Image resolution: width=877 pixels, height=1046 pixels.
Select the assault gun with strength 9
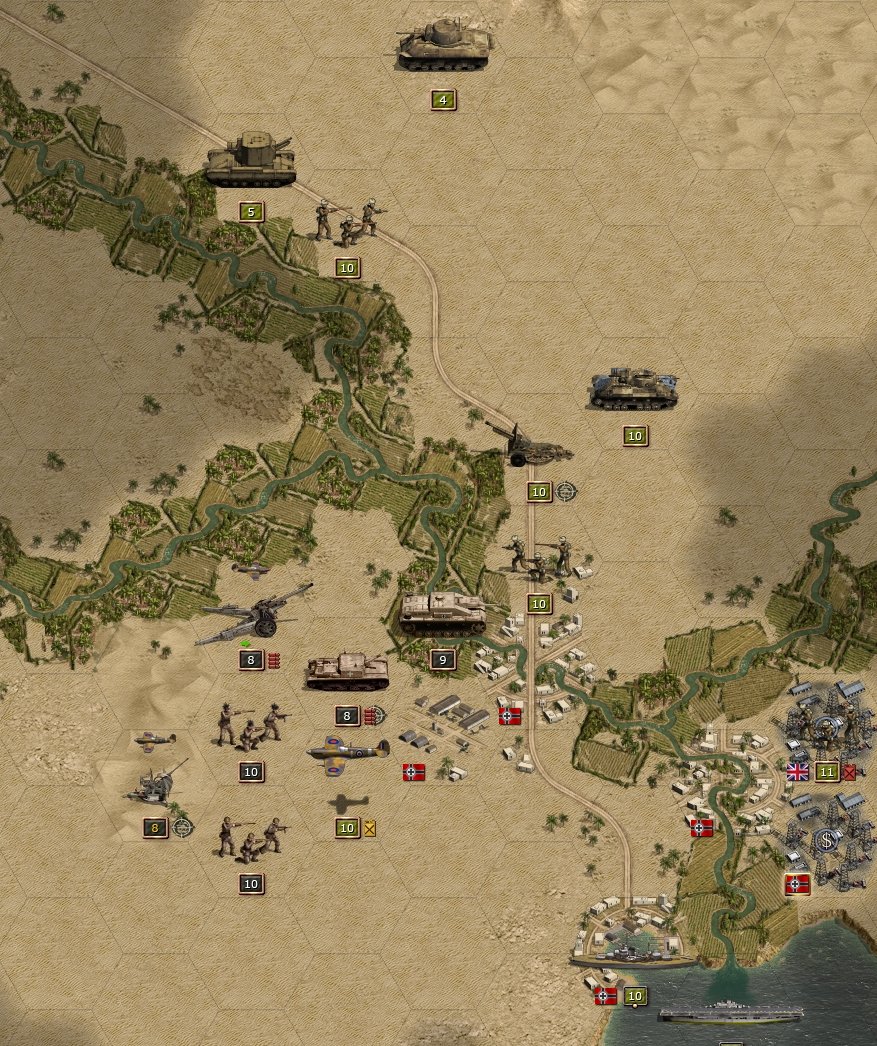(442, 614)
